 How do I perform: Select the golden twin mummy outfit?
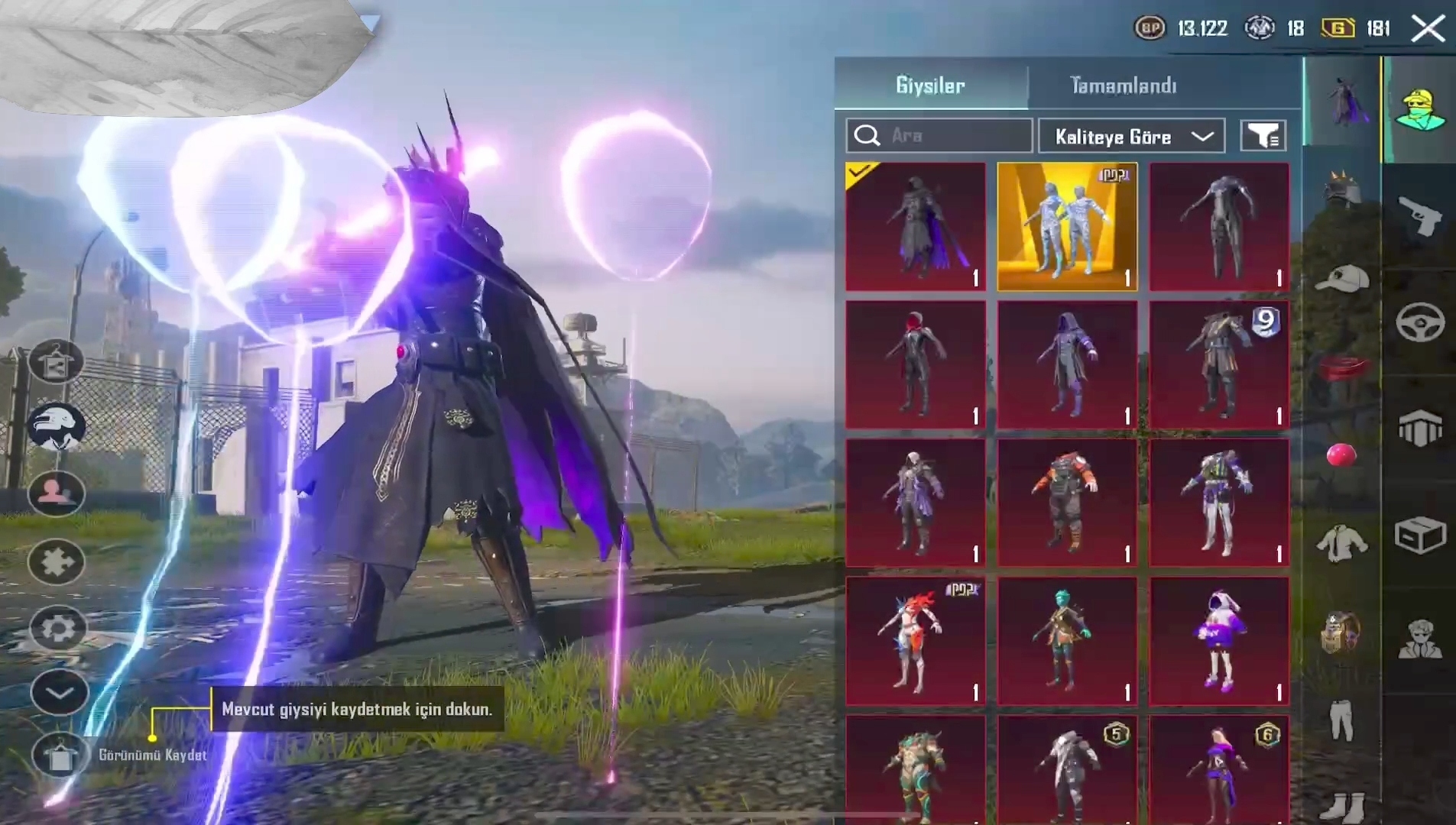click(x=1067, y=227)
